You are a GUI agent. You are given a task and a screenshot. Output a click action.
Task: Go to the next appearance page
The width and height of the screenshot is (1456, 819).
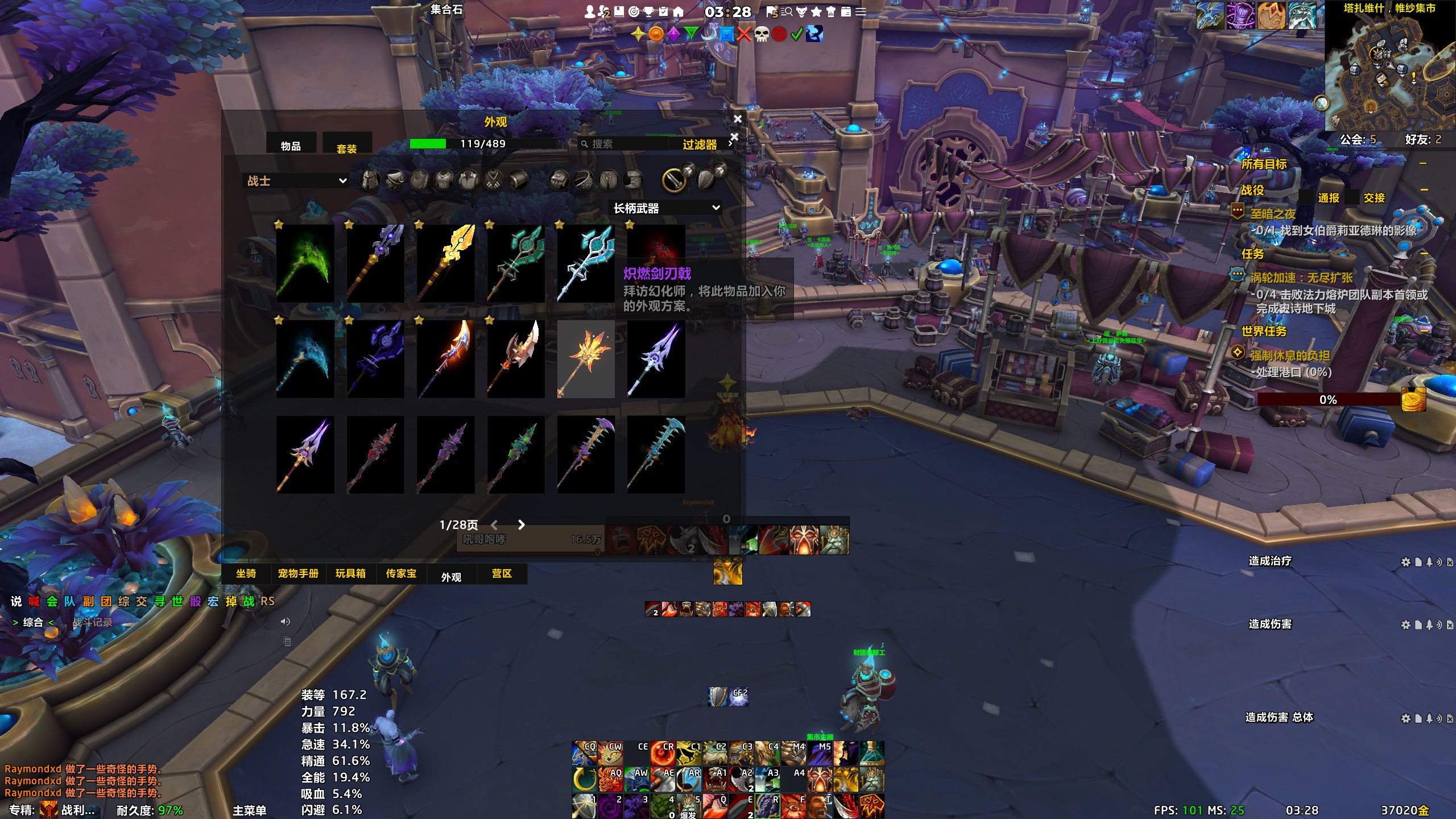tap(521, 525)
